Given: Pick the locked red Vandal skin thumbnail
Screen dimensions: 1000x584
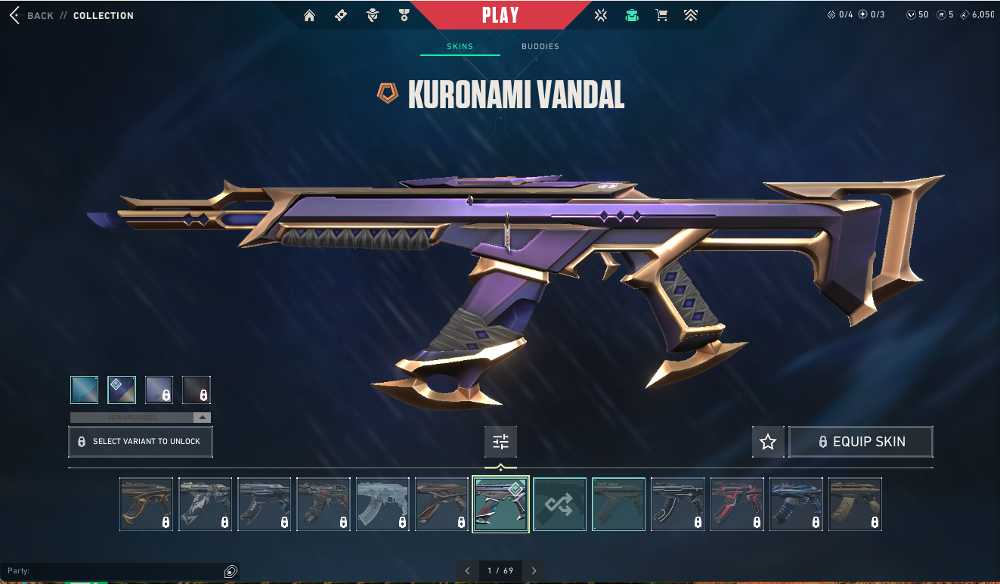Looking at the screenshot, I should point(737,504).
